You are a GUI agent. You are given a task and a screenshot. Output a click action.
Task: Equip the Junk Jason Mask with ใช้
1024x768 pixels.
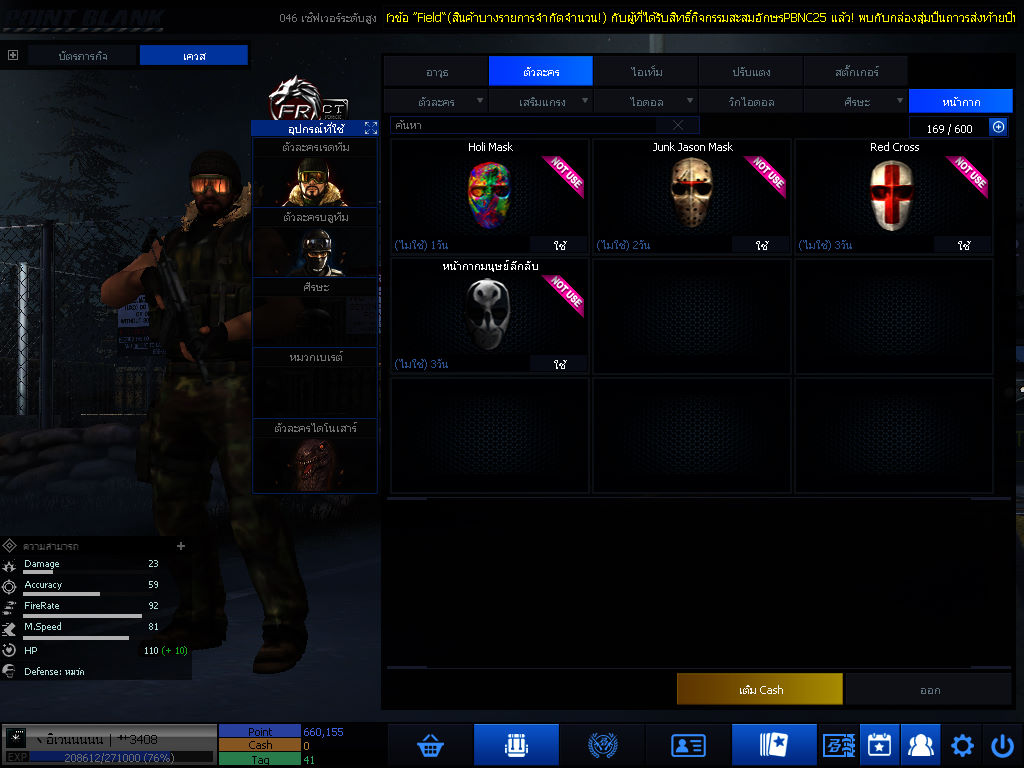pyautogui.click(x=762, y=245)
